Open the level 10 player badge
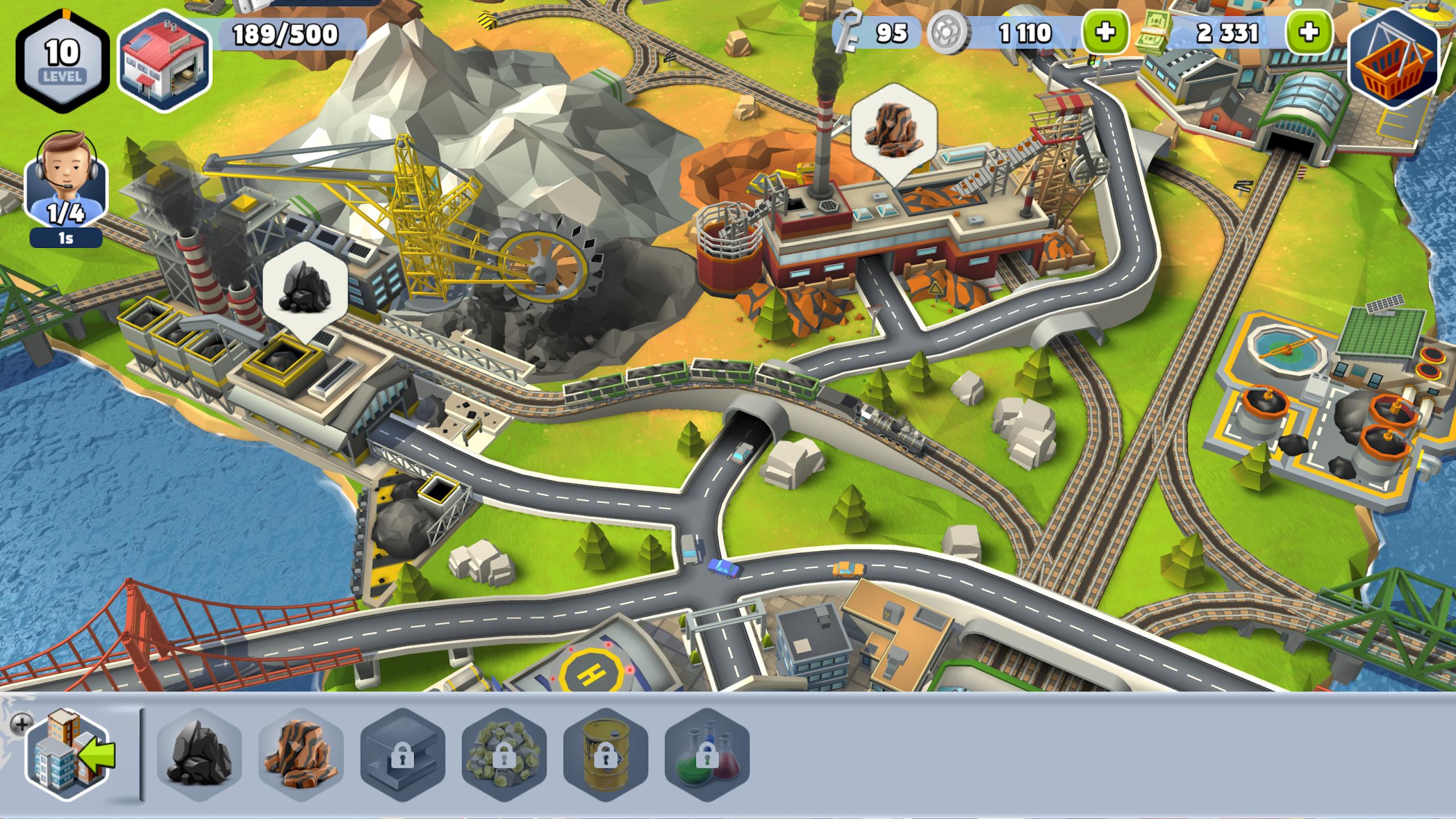 pyautogui.click(x=62, y=60)
